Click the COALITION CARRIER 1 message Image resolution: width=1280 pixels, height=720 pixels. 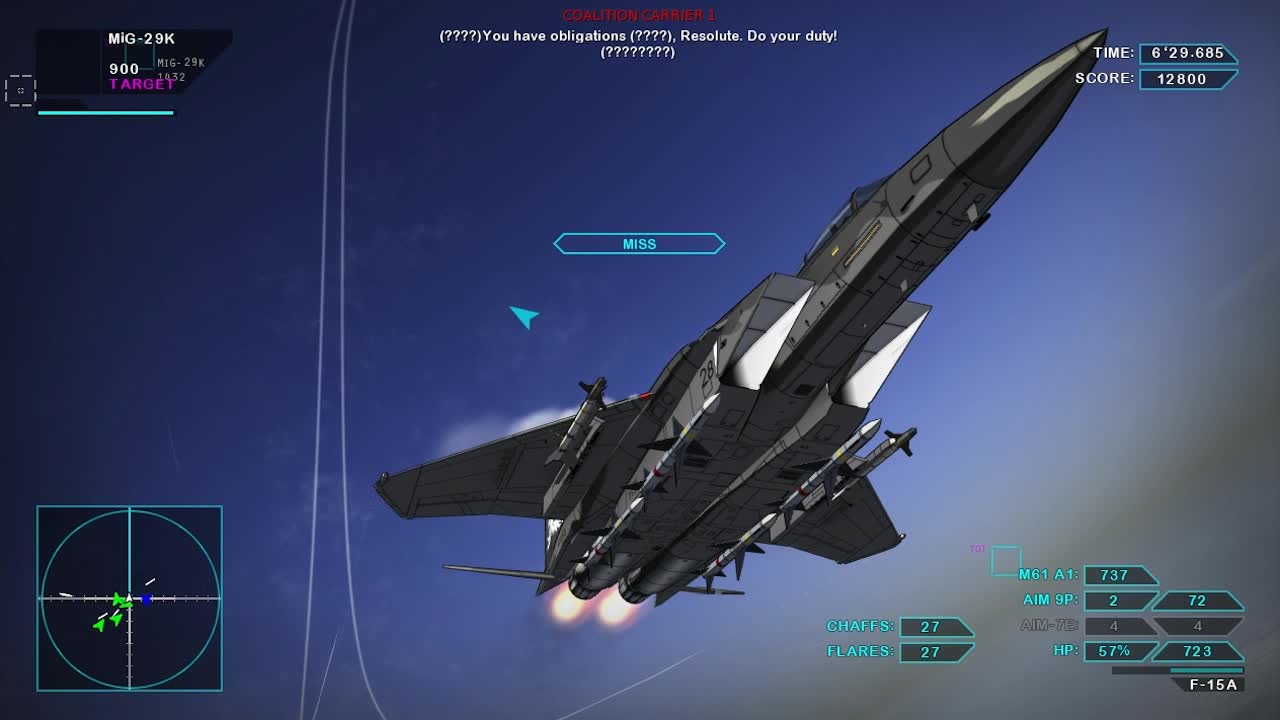point(639,15)
